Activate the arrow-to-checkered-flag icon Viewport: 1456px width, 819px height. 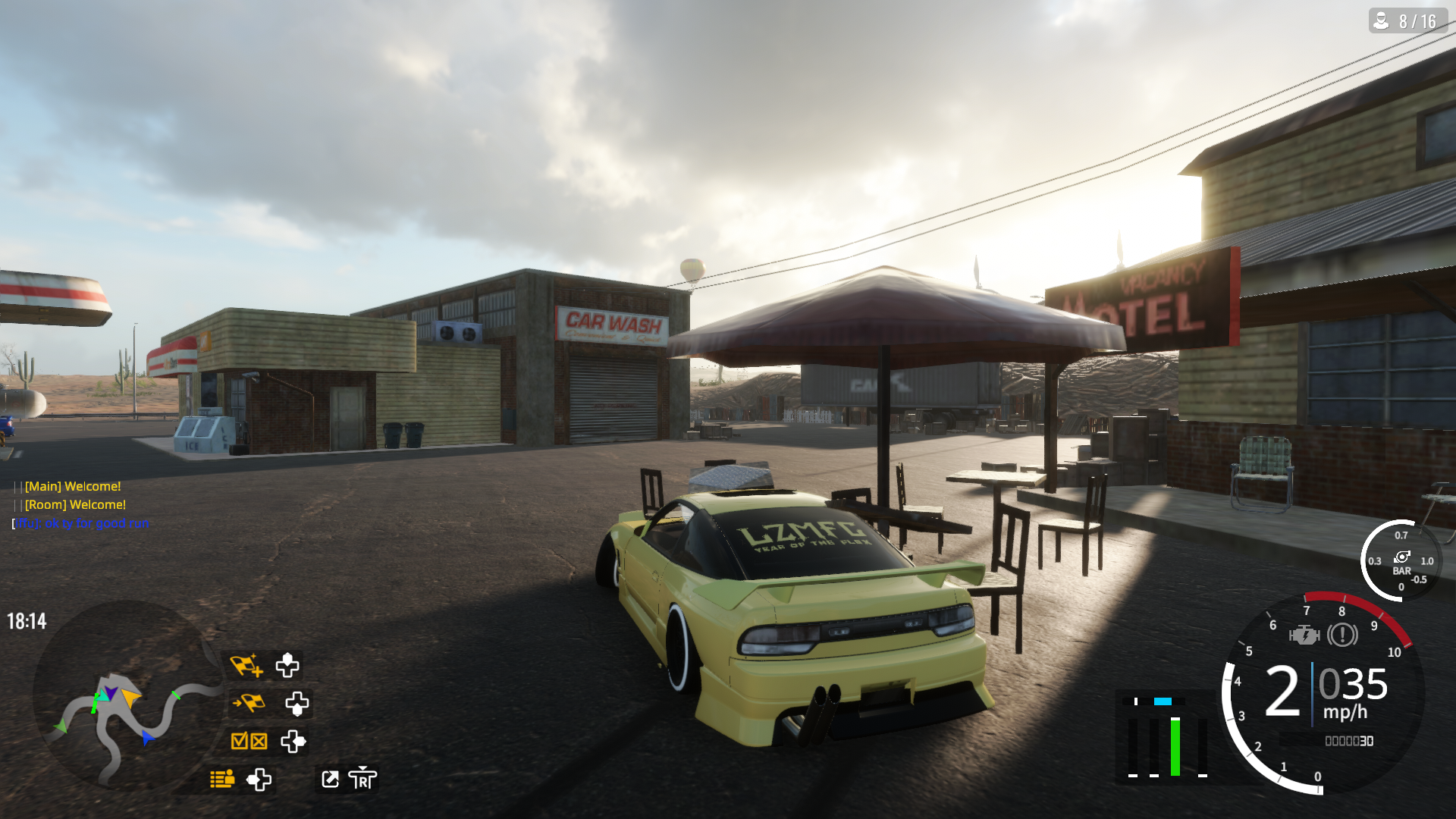tap(248, 703)
